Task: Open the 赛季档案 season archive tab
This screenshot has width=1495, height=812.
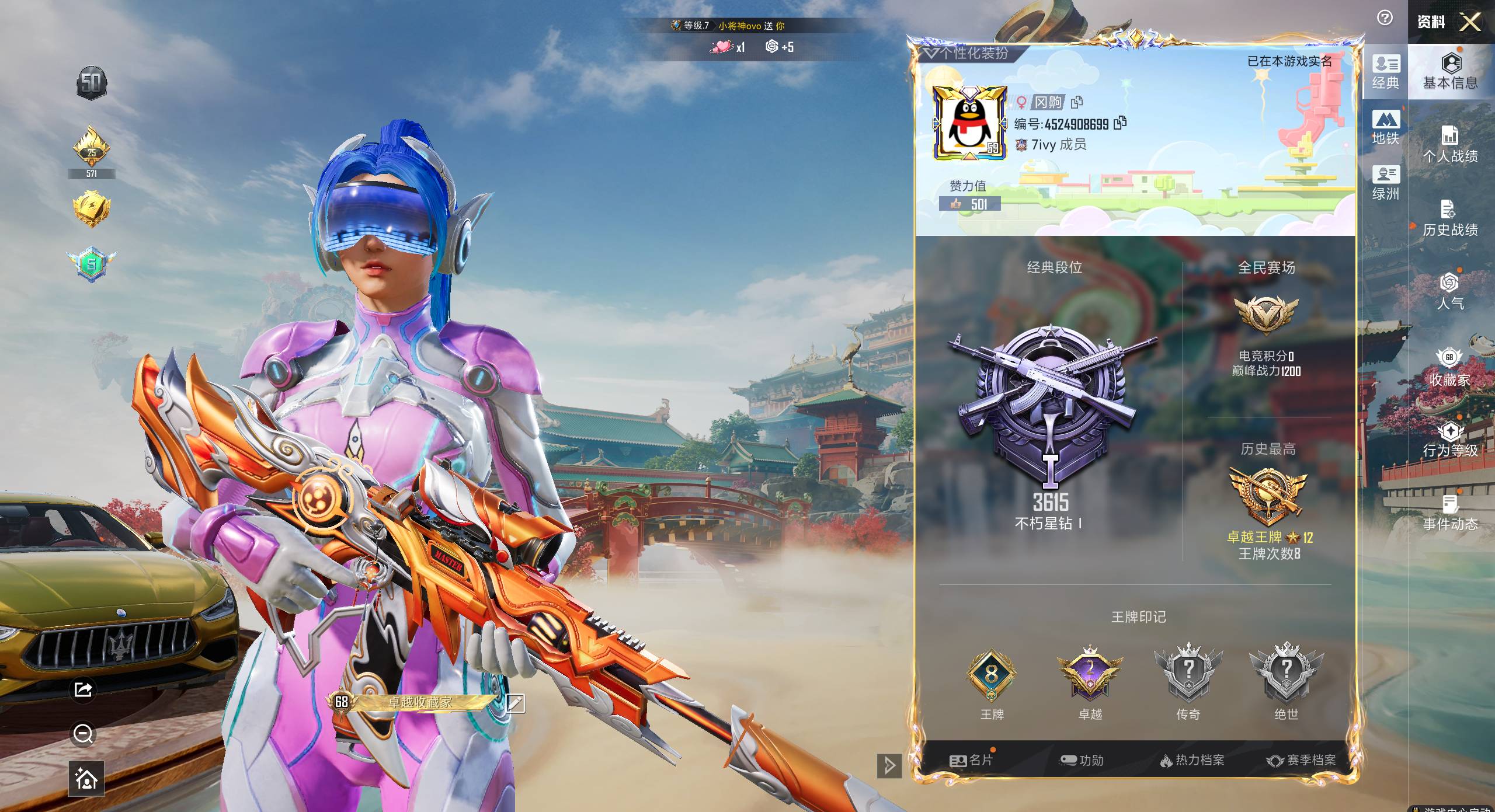Action: click(1301, 760)
